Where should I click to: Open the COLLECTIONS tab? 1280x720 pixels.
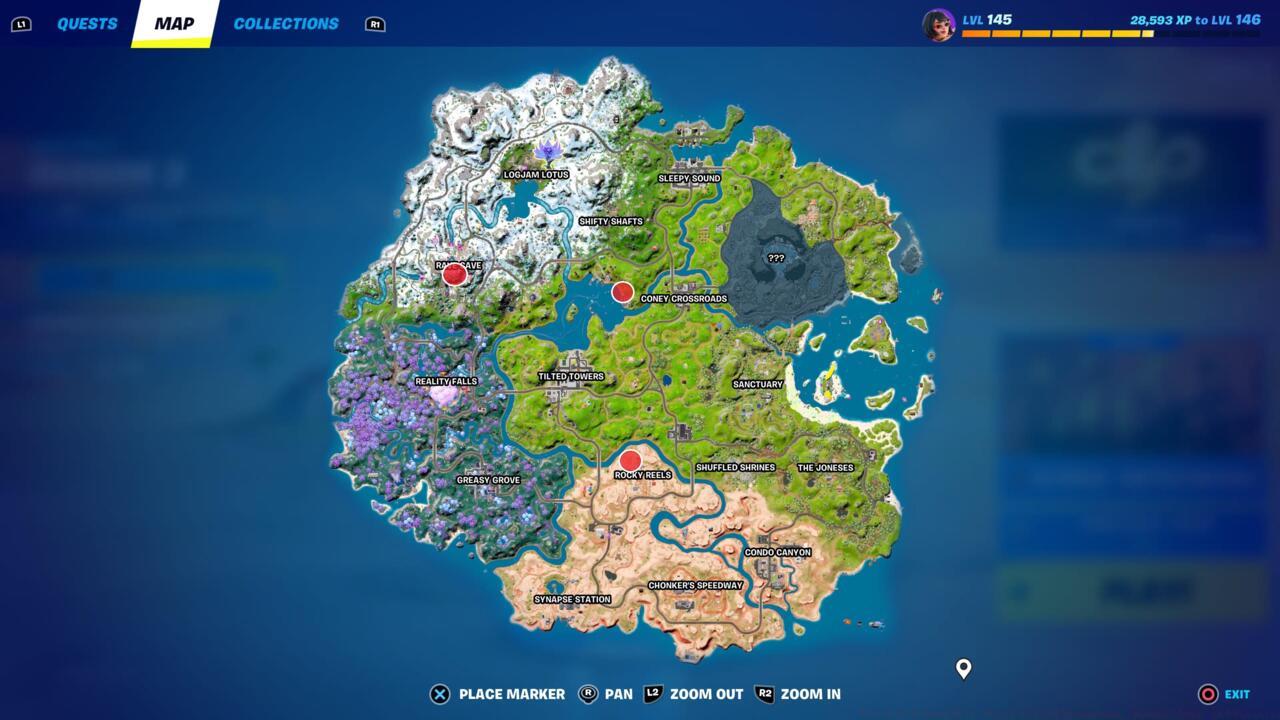[285, 23]
